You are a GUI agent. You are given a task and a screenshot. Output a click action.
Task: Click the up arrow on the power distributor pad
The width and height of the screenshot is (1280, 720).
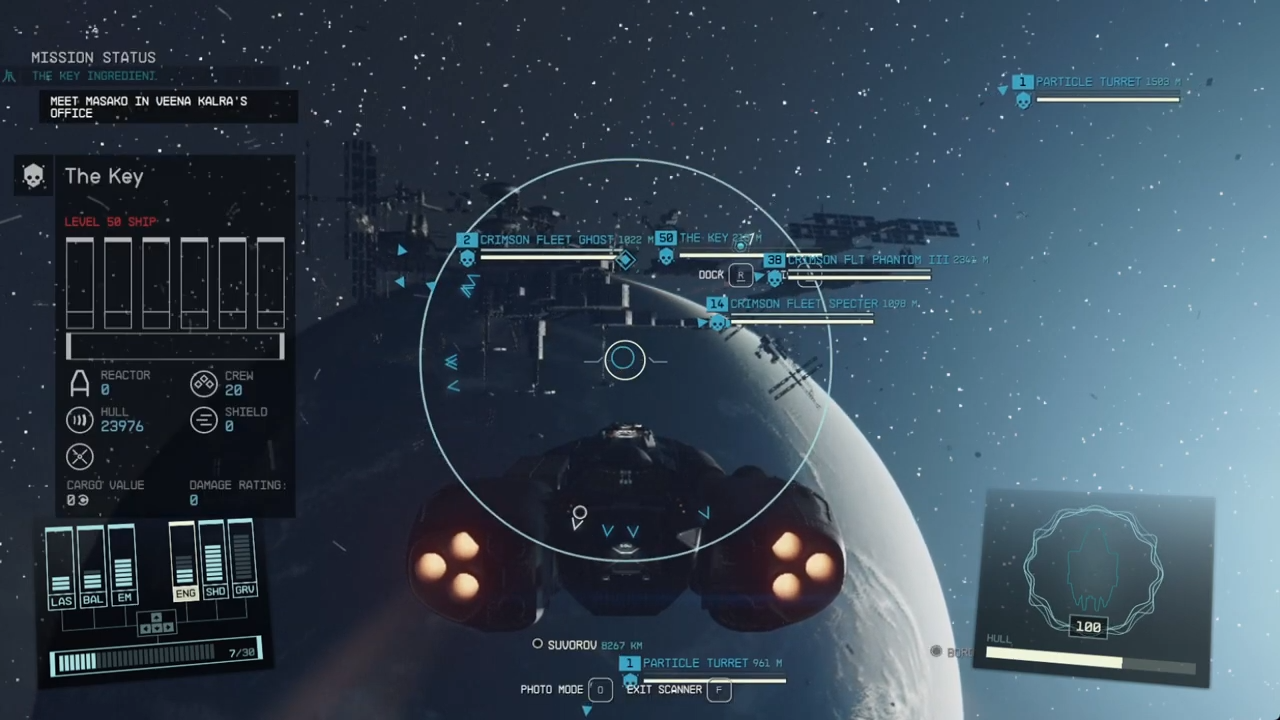(x=157, y=618)
